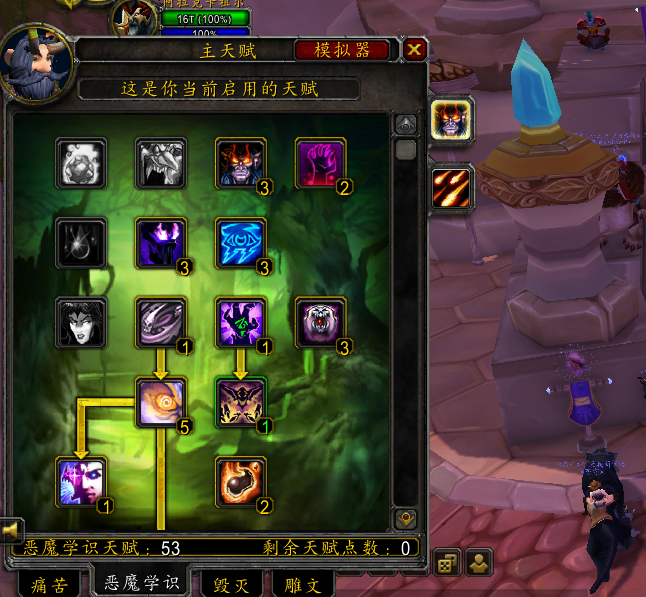Close the talent window
This screenshot has height=597, width=646.
pos(415,50)
